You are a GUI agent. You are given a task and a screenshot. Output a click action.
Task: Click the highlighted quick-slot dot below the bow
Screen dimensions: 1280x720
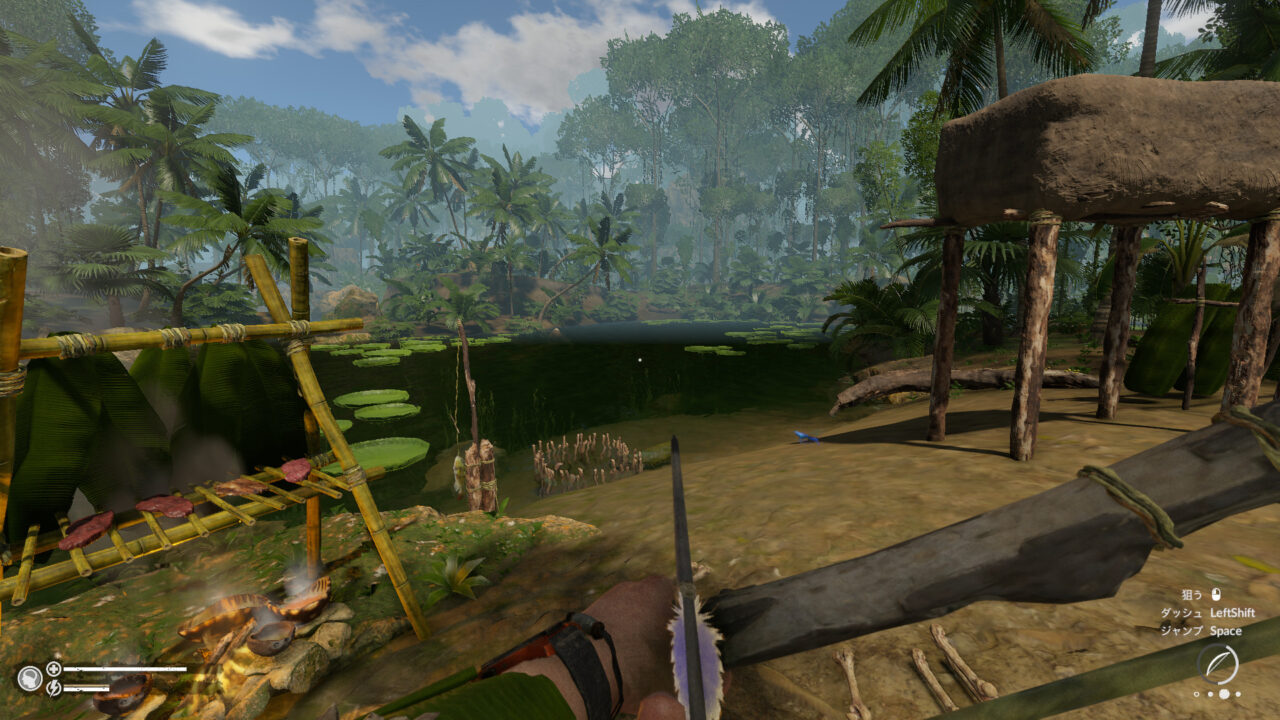[1223, 694]
